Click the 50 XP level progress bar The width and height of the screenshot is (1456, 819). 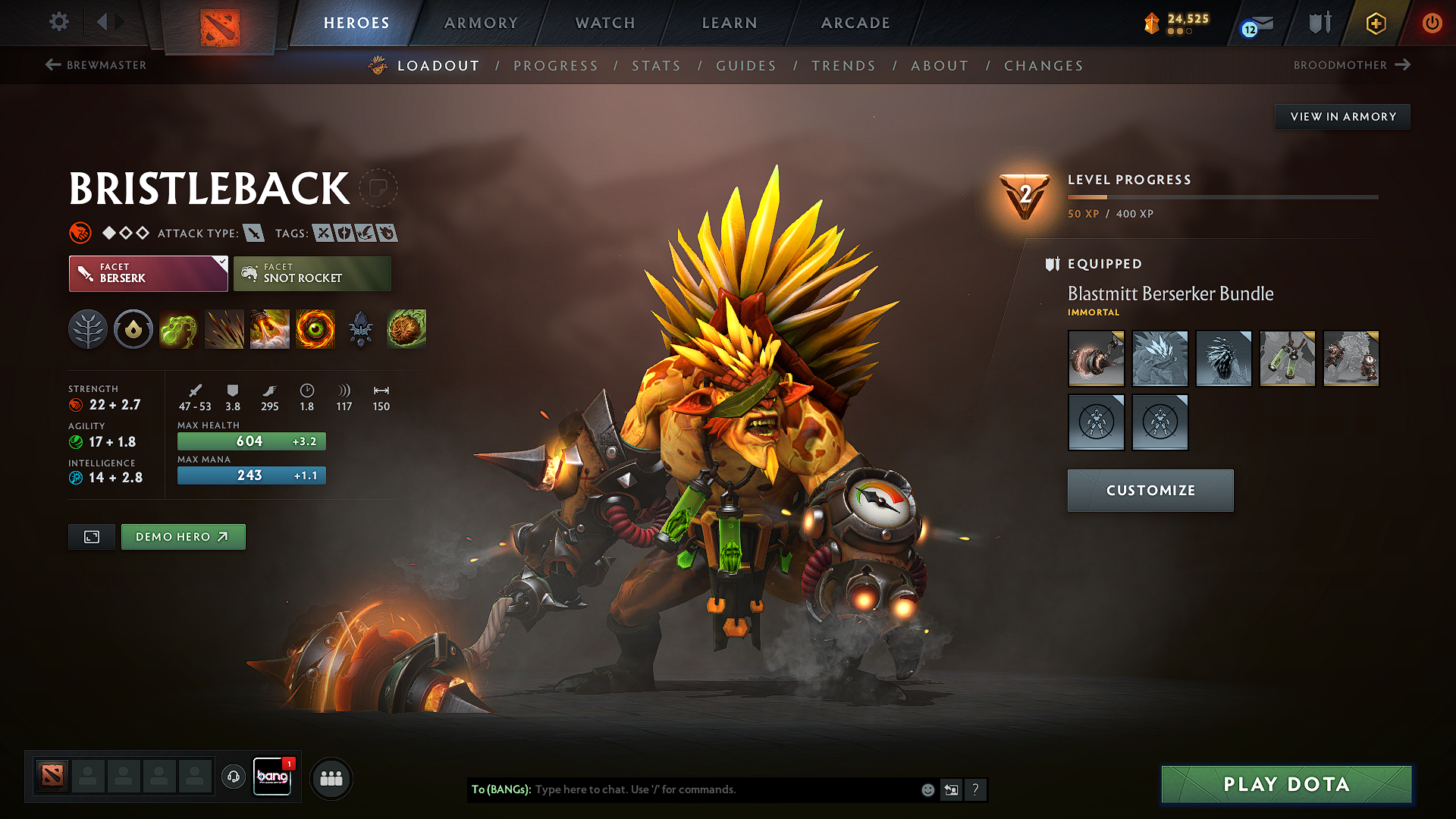[1222, 196]
